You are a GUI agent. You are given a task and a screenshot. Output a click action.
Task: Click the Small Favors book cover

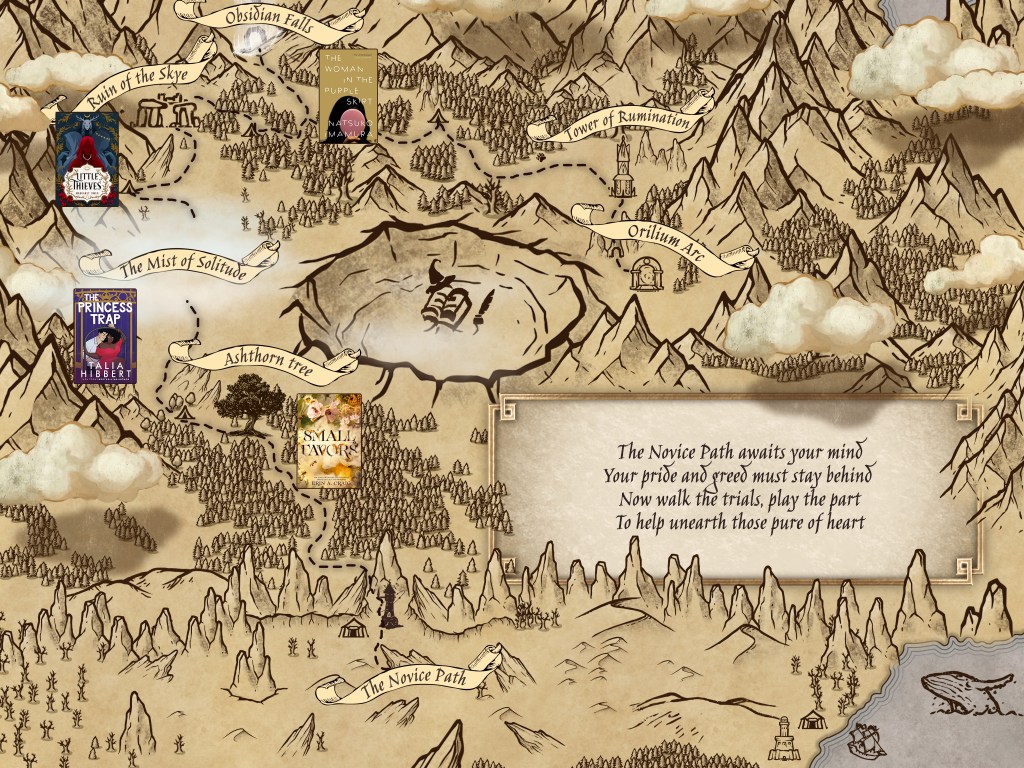coord(328,440)
